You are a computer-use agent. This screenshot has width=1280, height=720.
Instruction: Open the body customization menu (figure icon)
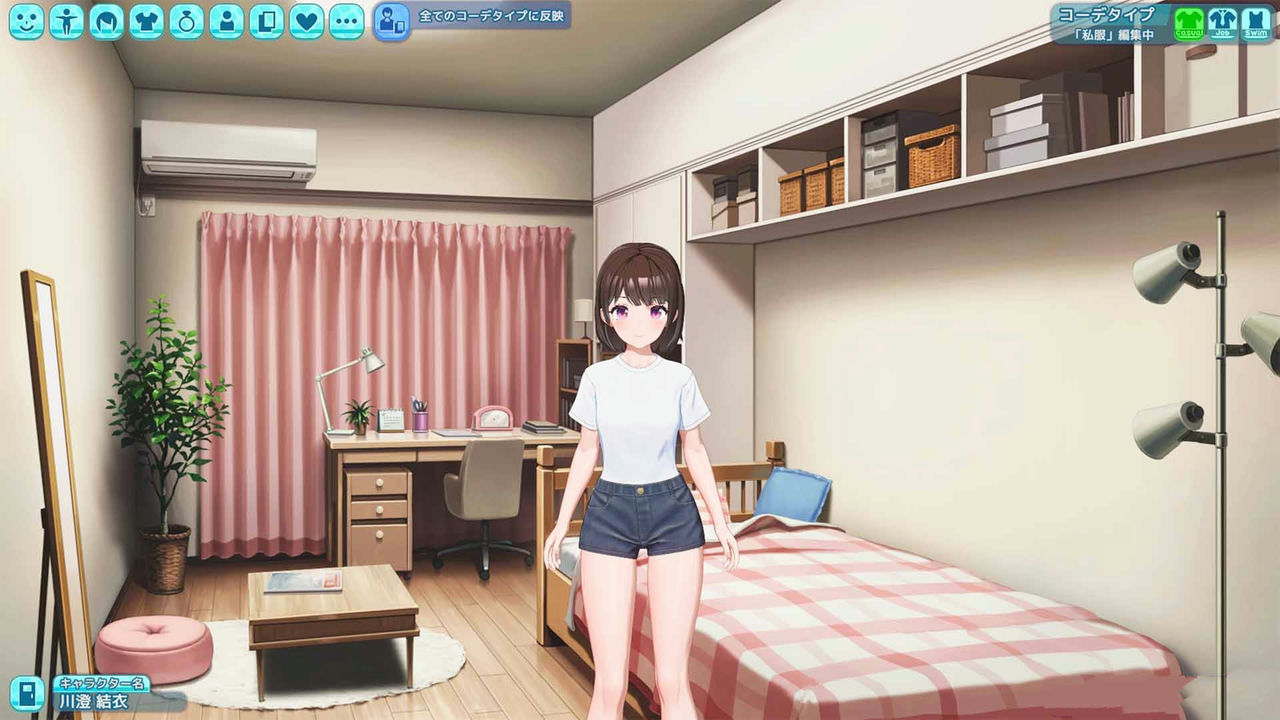coord(66,20)
